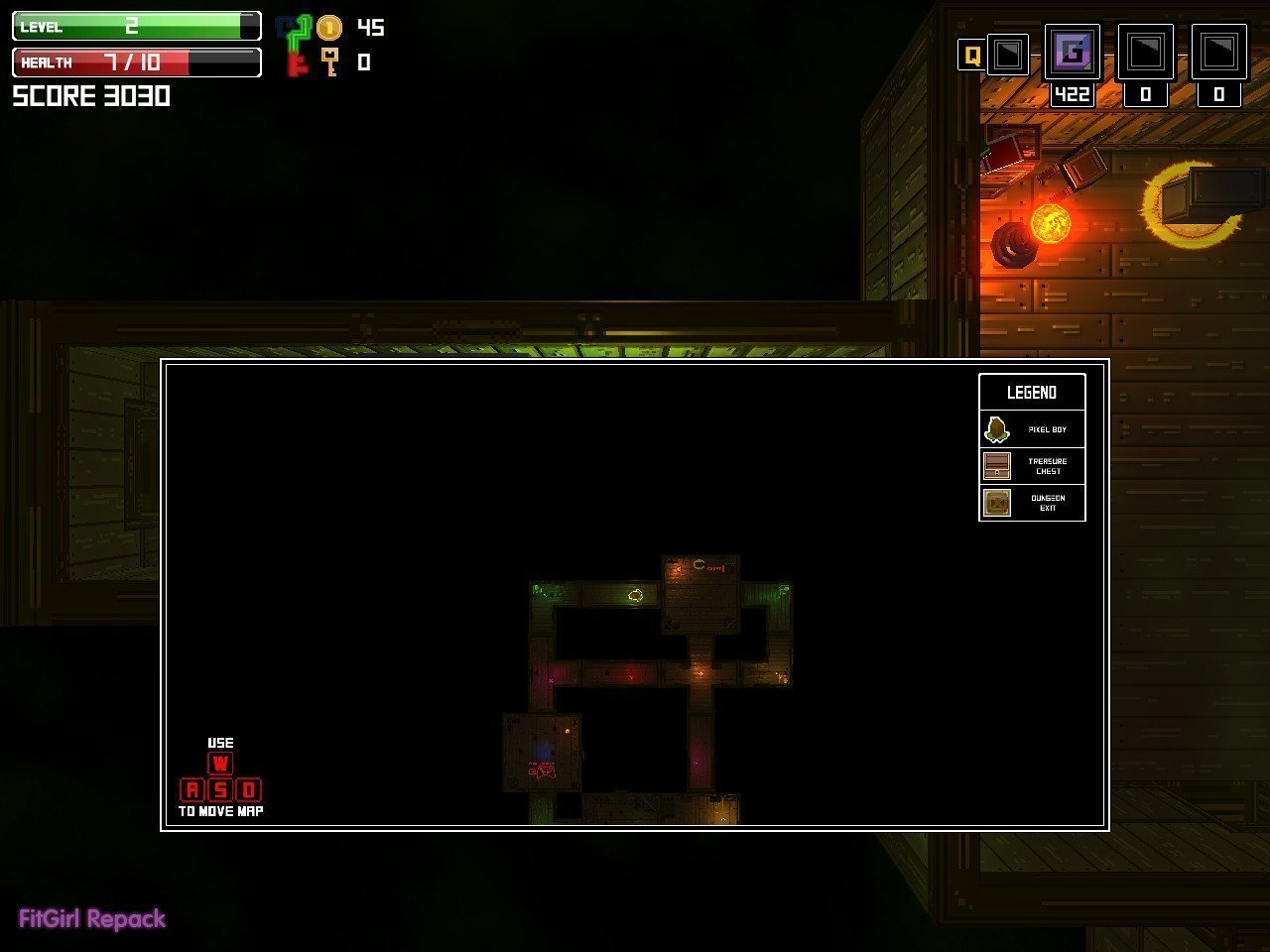Select the Treasure Chest legend entry
Image resolution: width=1270 pixels, height=952 pixels.
coord(1032,466)
